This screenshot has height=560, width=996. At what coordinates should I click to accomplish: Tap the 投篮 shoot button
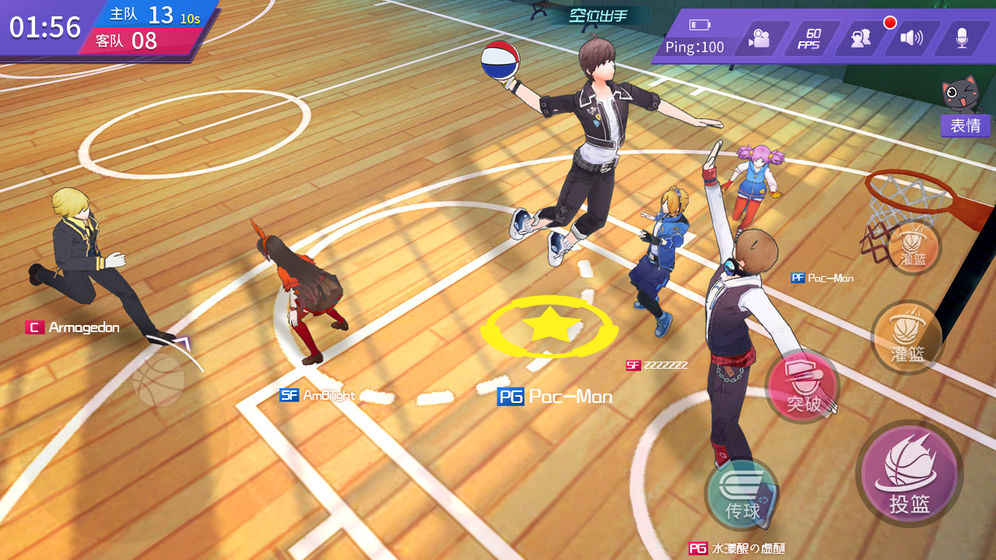908,474
